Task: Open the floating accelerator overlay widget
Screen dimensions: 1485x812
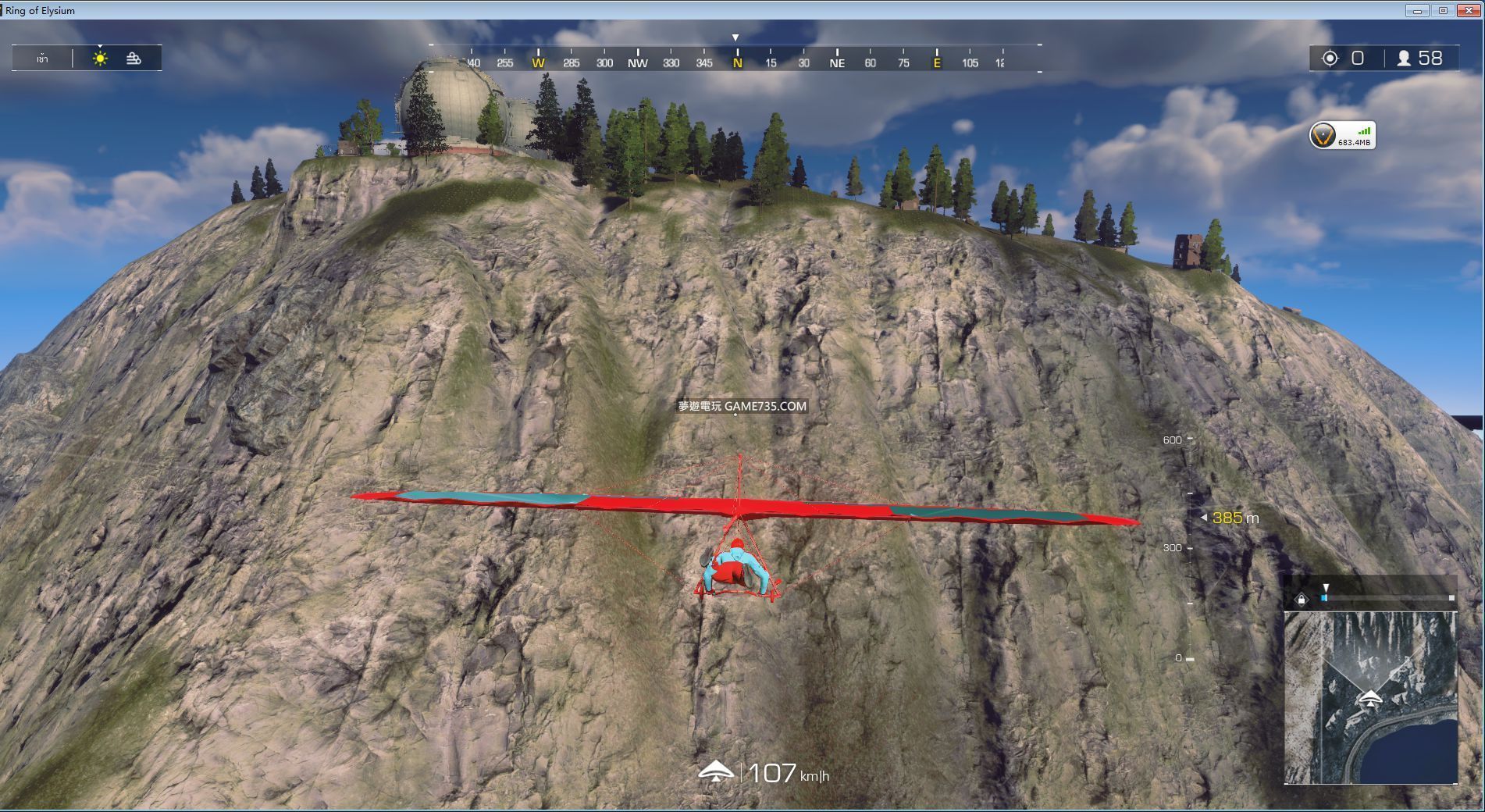Action: pos(1341,136)
